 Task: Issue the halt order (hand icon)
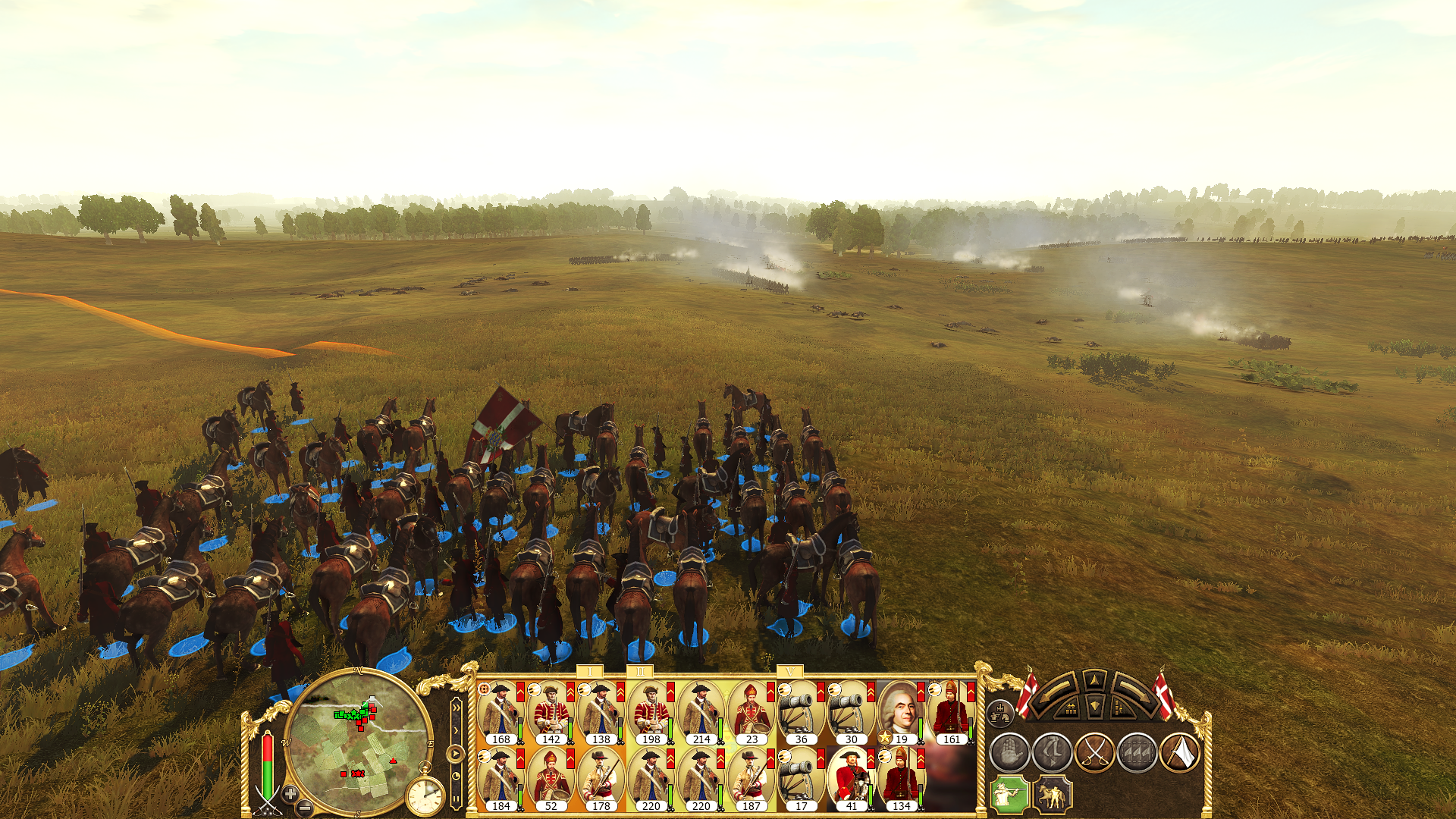pyautogui.click(x=1009, y=753)
